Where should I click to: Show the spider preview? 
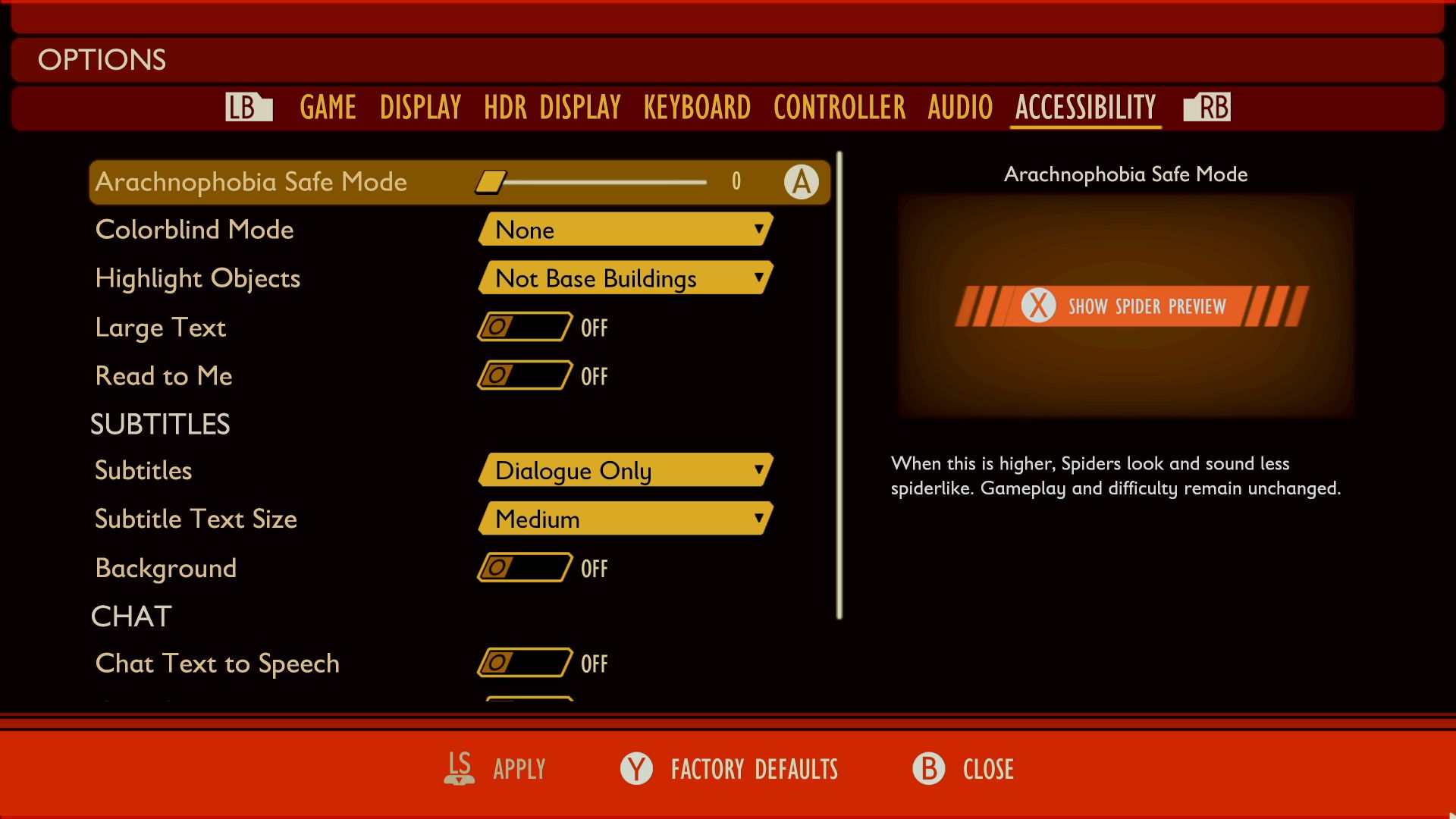click(x=1131, y=306)
